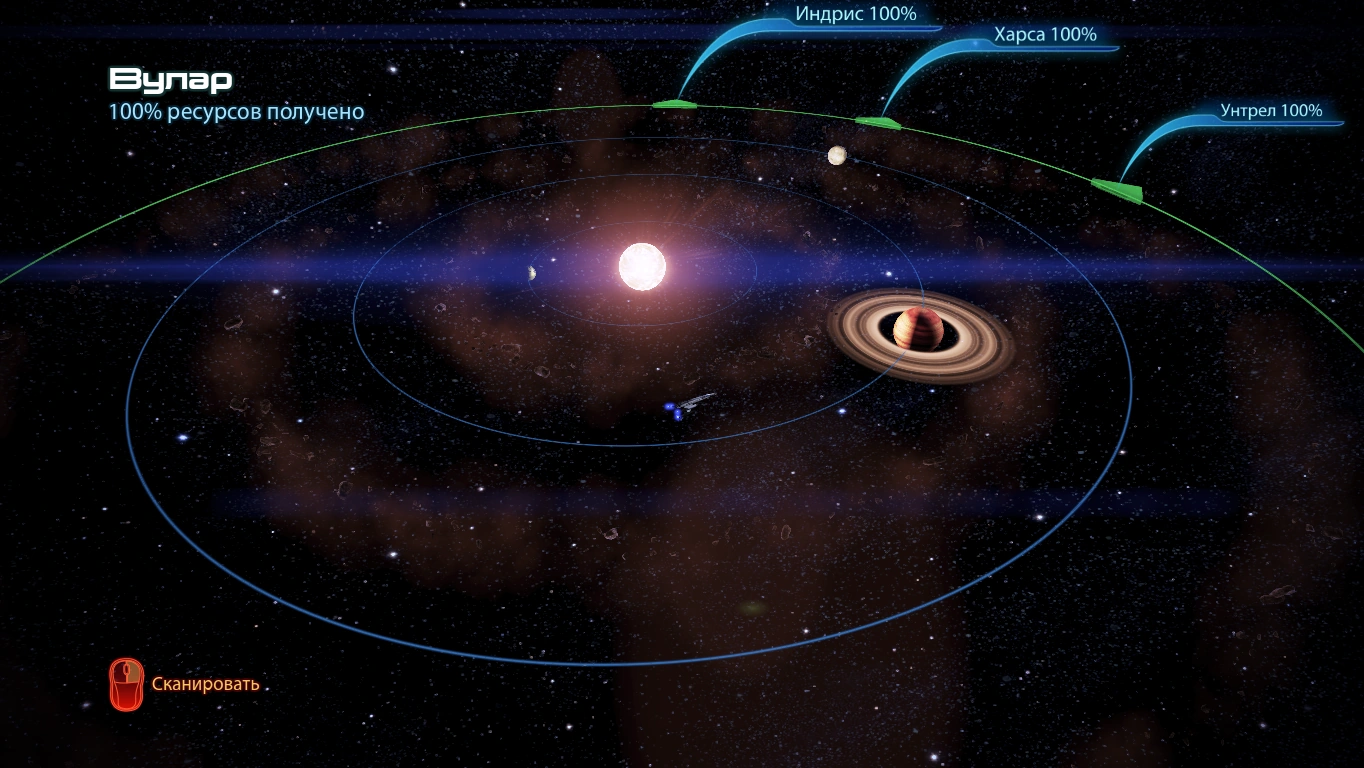Choose the Харса 100% system label
The image size is (1364, 768).
(x=1044, y=35)
